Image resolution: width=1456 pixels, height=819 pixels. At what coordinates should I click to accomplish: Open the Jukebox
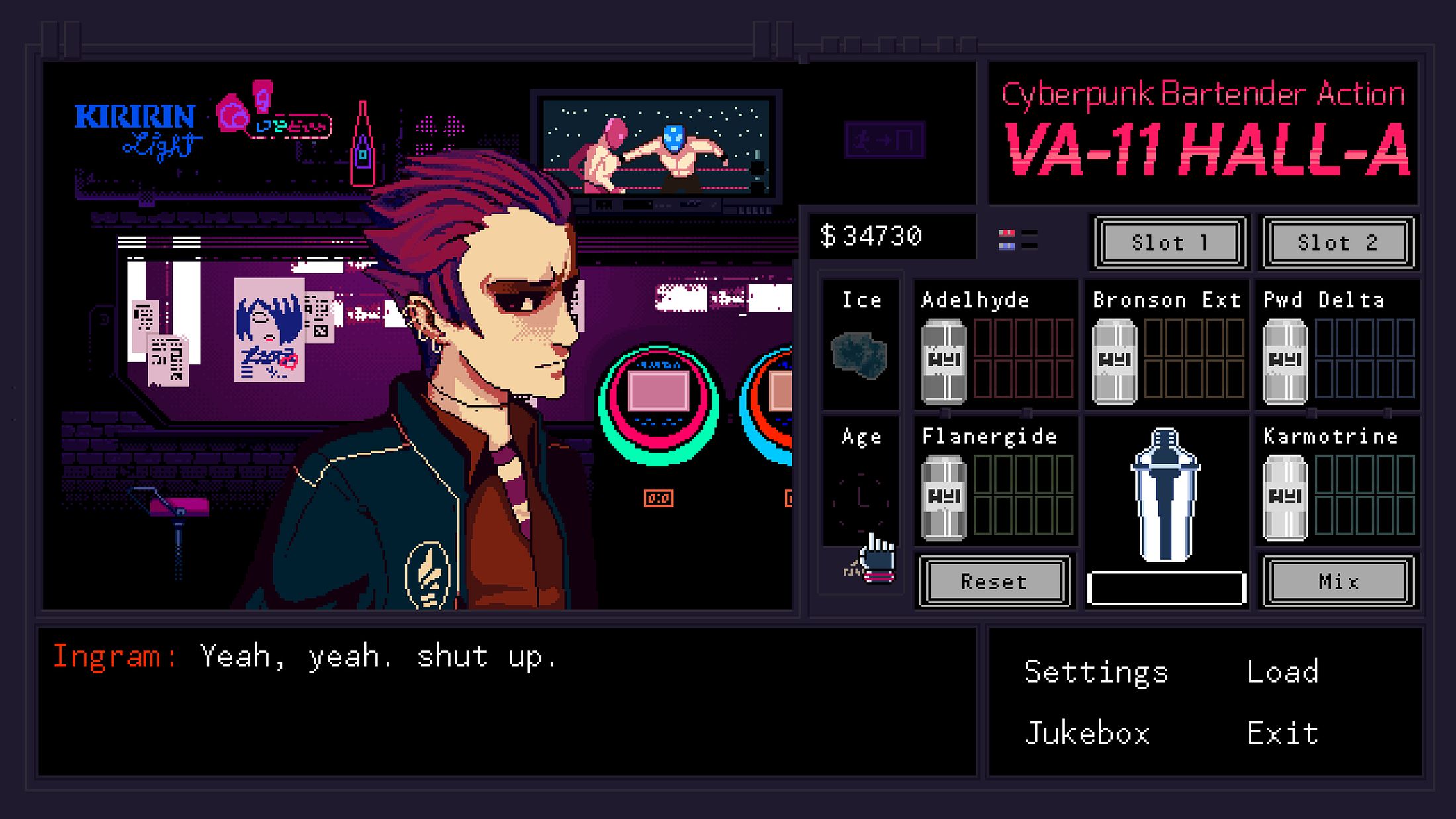click(x=1087, y=734)
